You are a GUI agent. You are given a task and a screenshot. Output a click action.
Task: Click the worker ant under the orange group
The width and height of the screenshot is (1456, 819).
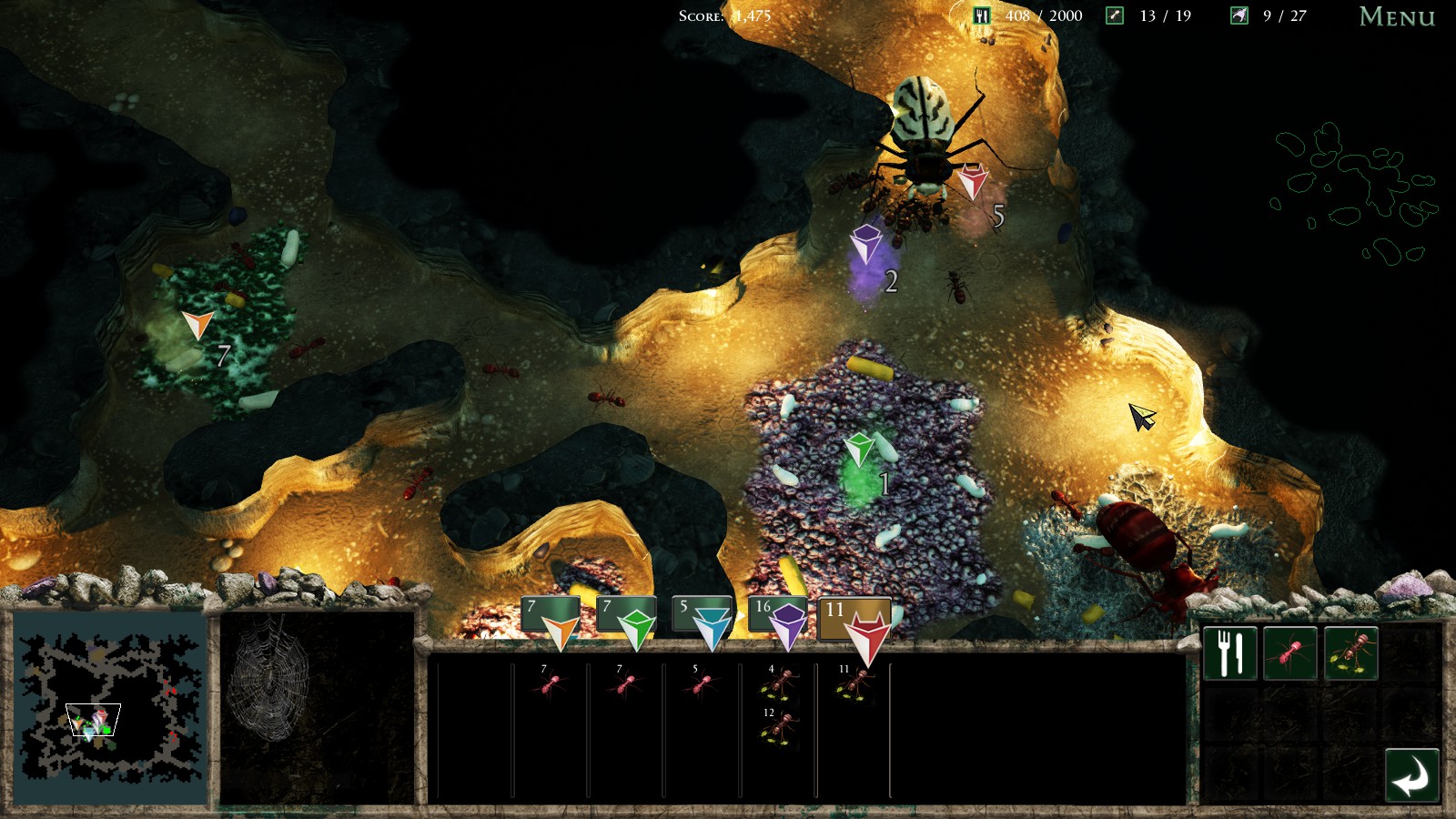click(x=549, y=684)
